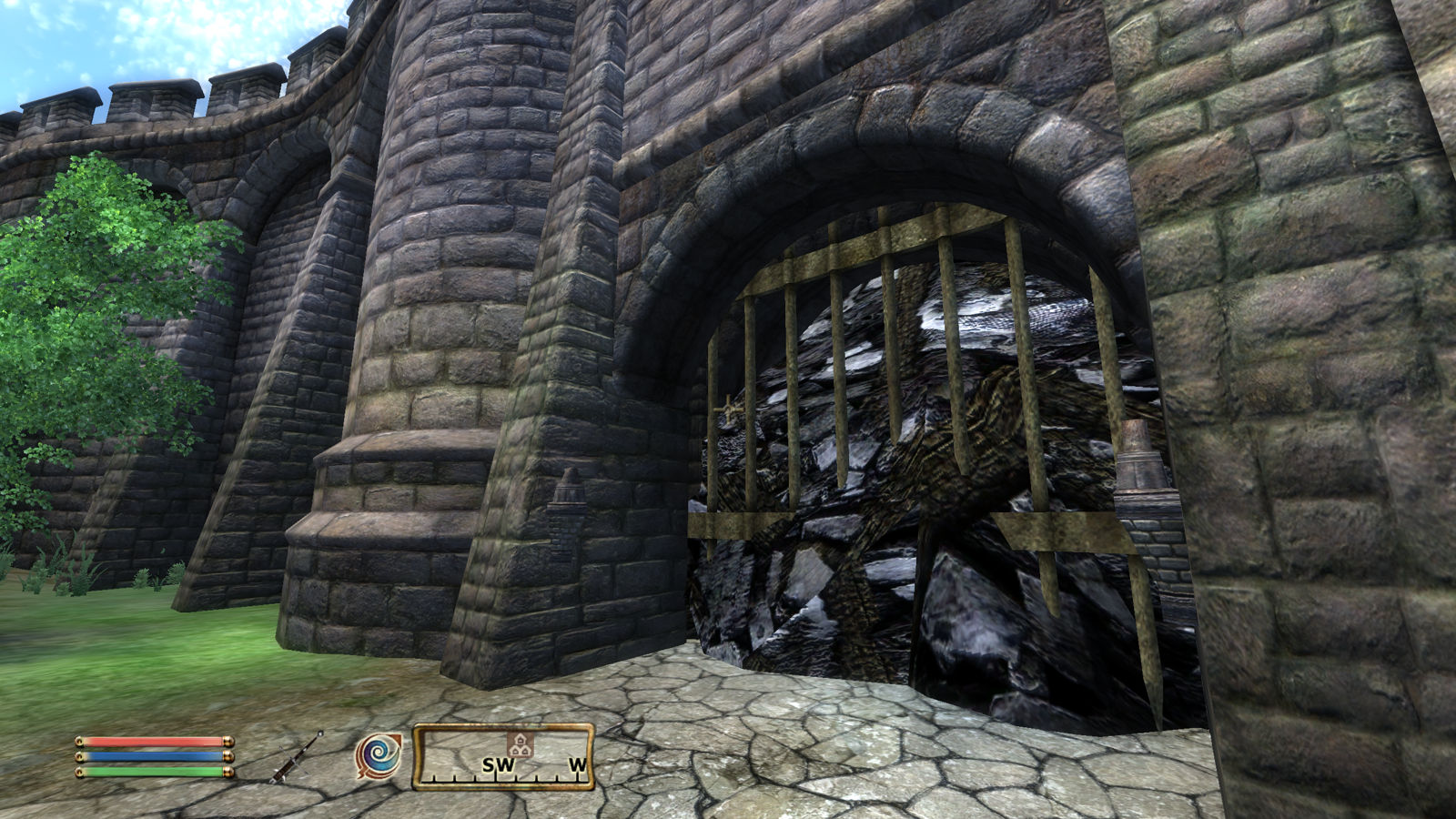This screenshot has height=819, width=1456.
Task: Select the blue swirl active spell icon
Action: point(378,756)
